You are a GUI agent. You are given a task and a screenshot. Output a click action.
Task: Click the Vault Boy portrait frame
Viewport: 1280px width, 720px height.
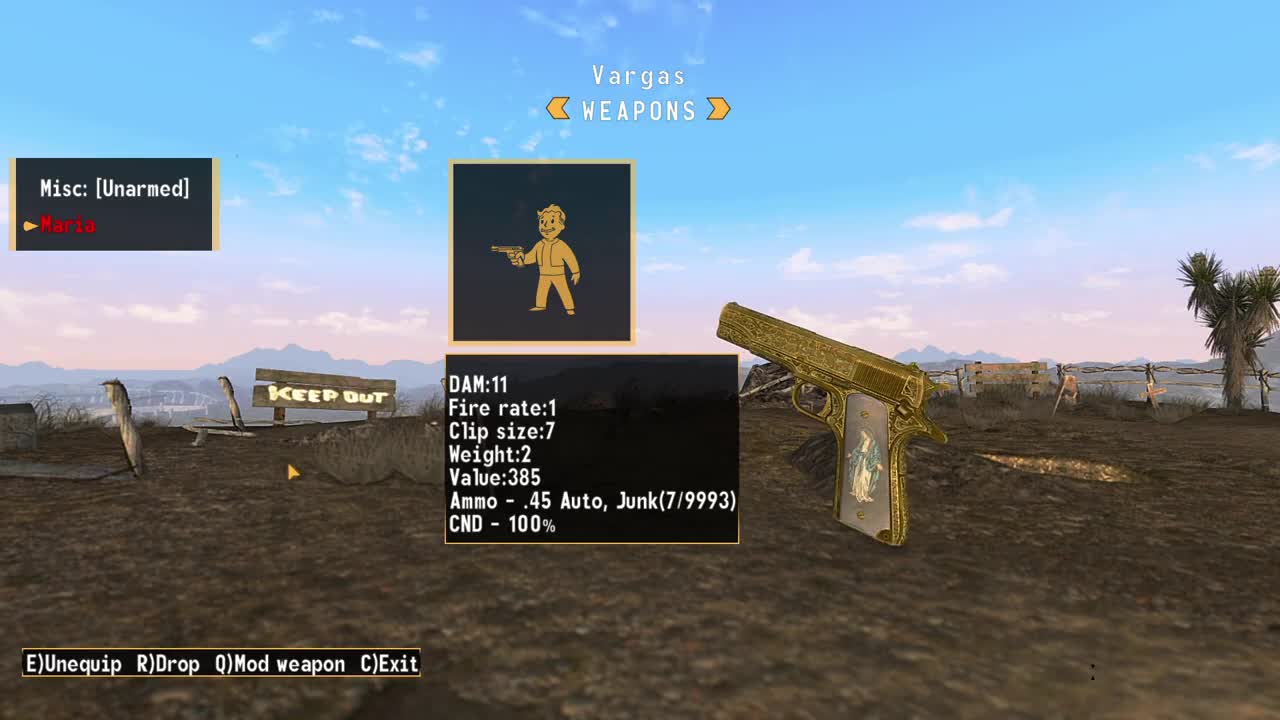coord(541,250)
